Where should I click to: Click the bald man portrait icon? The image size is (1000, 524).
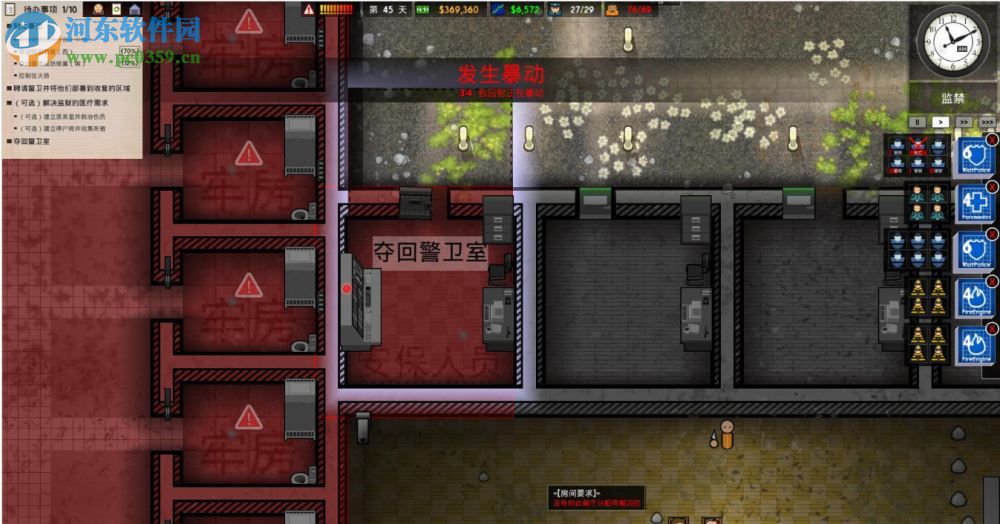[x=100, y=9]
